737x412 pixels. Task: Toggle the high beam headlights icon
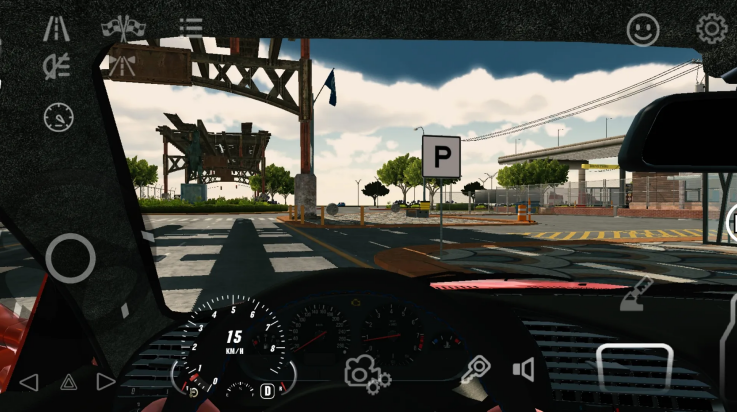(123, 66)
